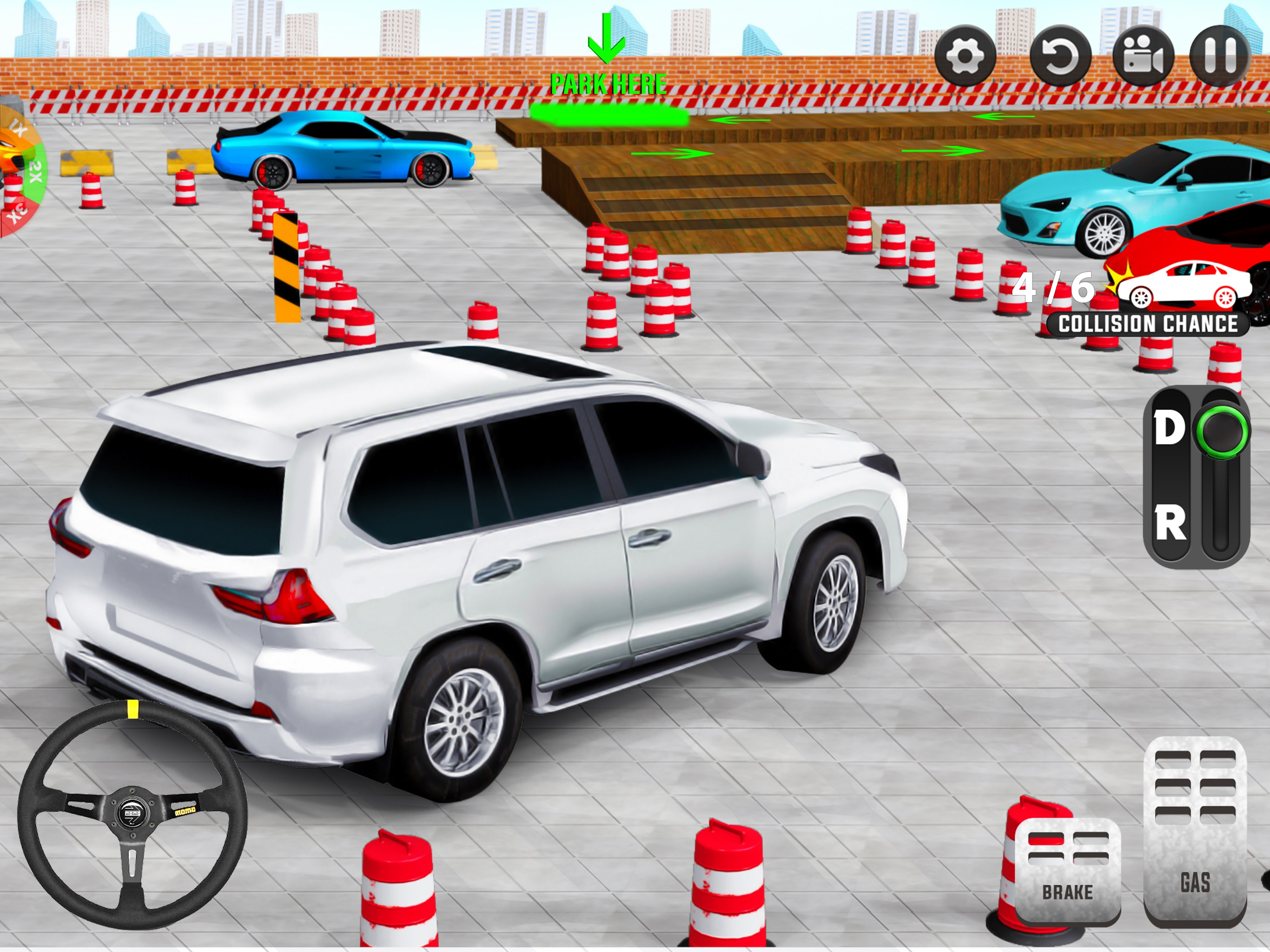
Task: Switch the camera view
Action: coord(1143,56)
